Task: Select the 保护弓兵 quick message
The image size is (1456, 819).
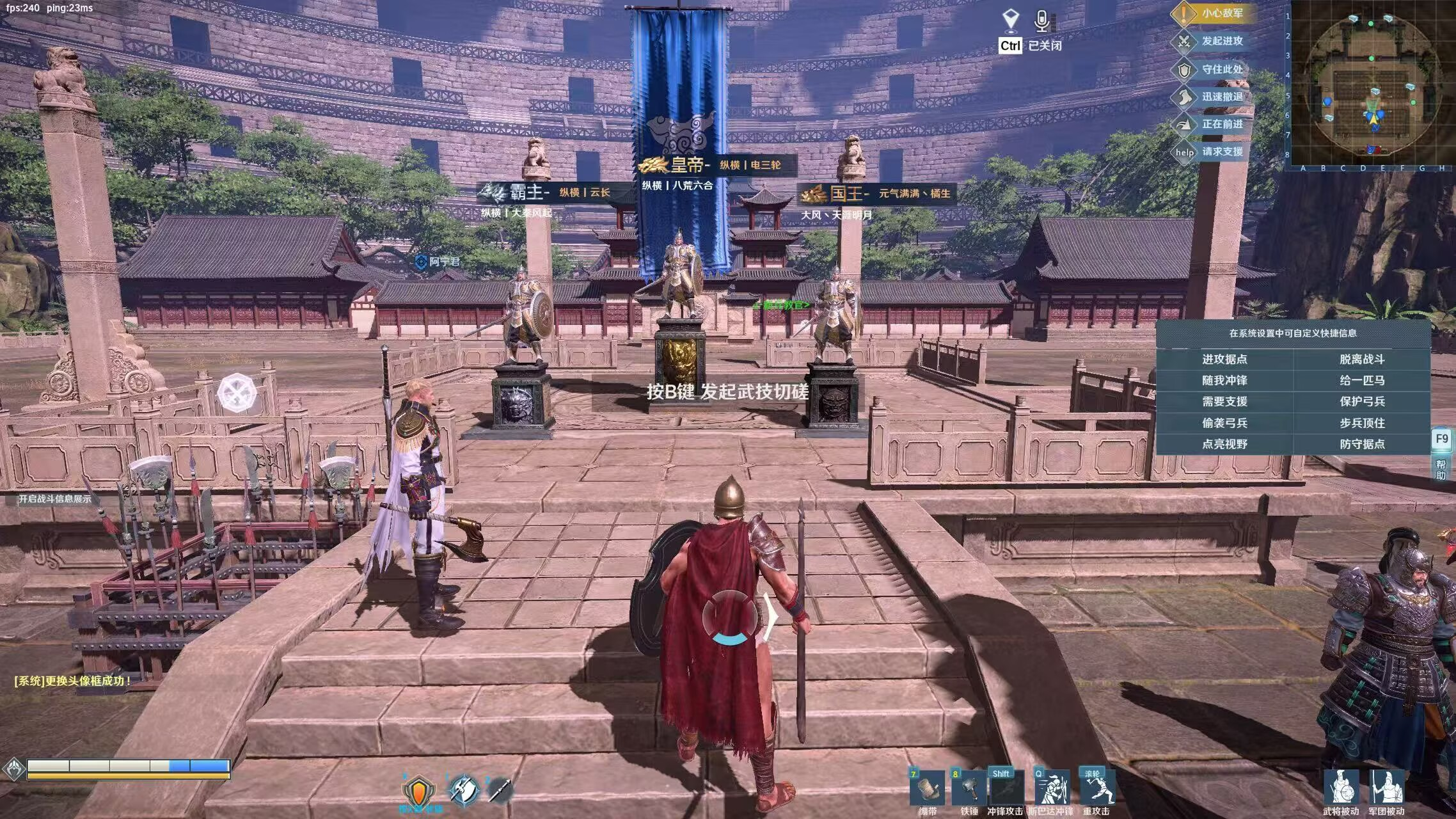Action: pos(1362,402)
